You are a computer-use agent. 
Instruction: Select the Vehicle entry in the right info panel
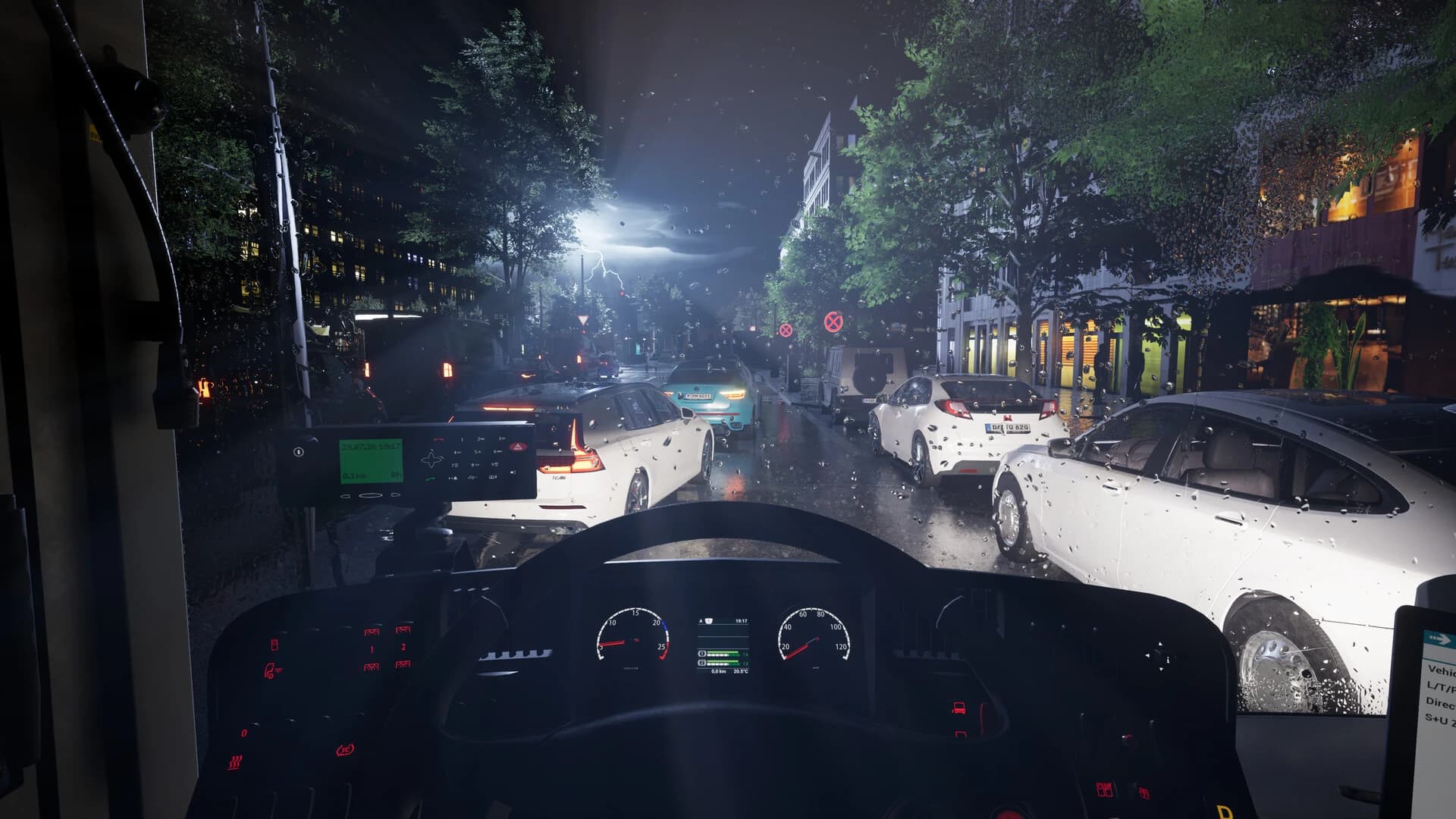(x=1440, y=670)
